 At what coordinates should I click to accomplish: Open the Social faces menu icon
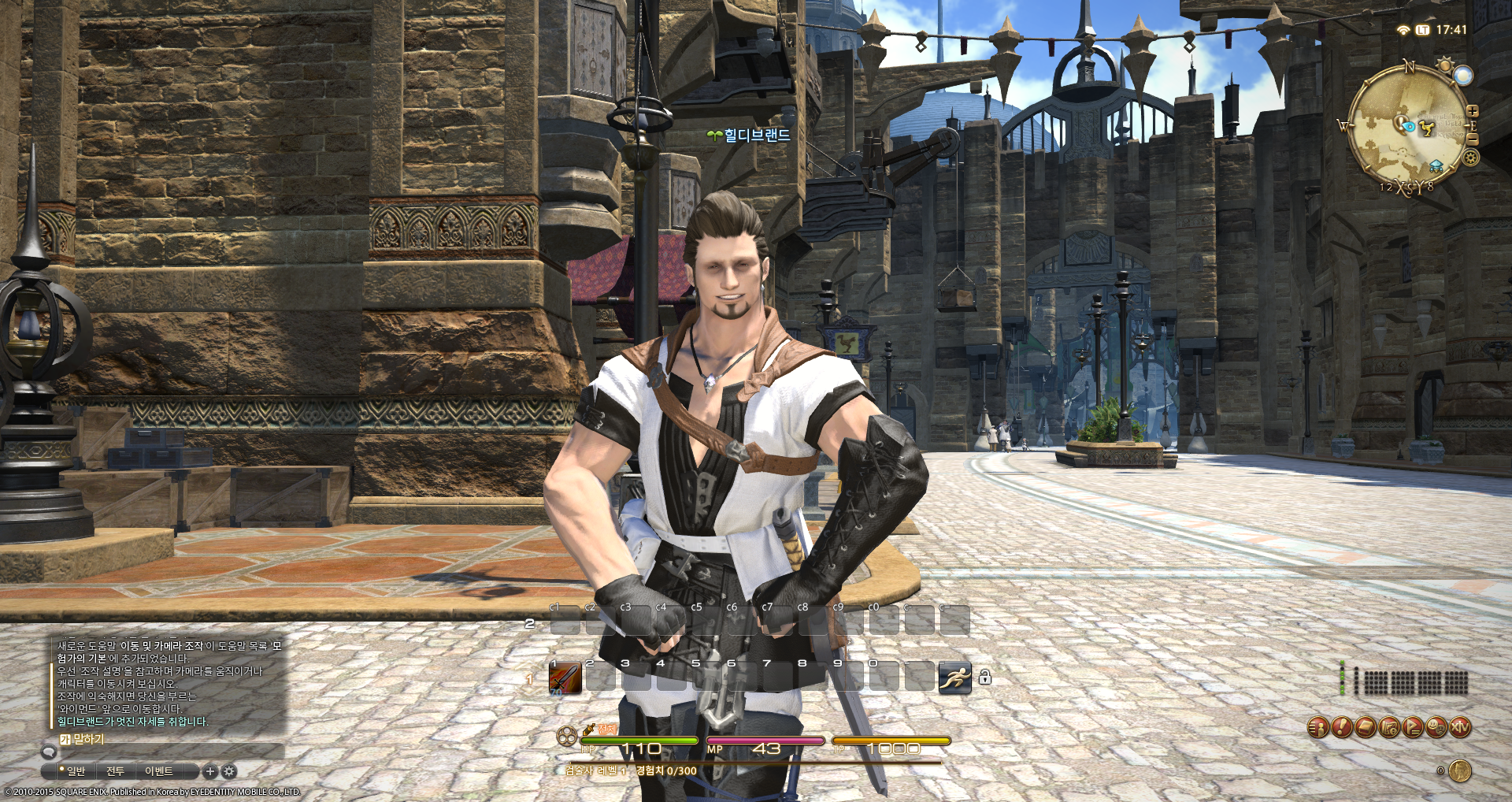point(1436,727)
